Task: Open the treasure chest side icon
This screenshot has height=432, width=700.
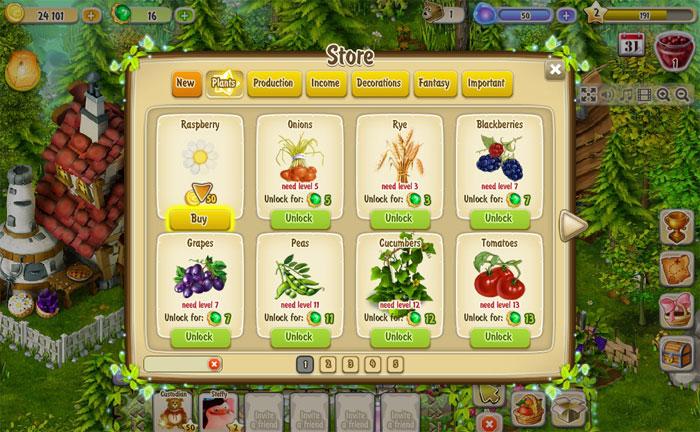Action: point(678,351)
